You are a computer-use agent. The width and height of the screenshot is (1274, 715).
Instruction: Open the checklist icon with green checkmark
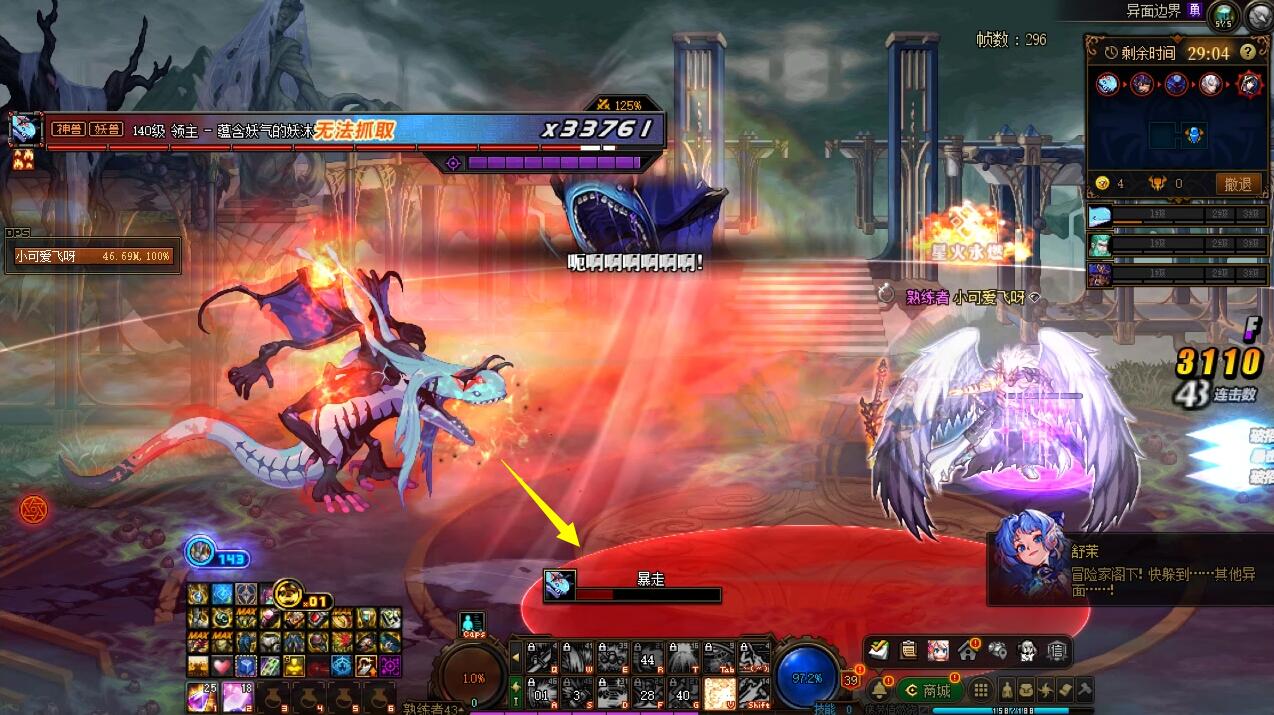pyautogui.click(x=879, y=650)
